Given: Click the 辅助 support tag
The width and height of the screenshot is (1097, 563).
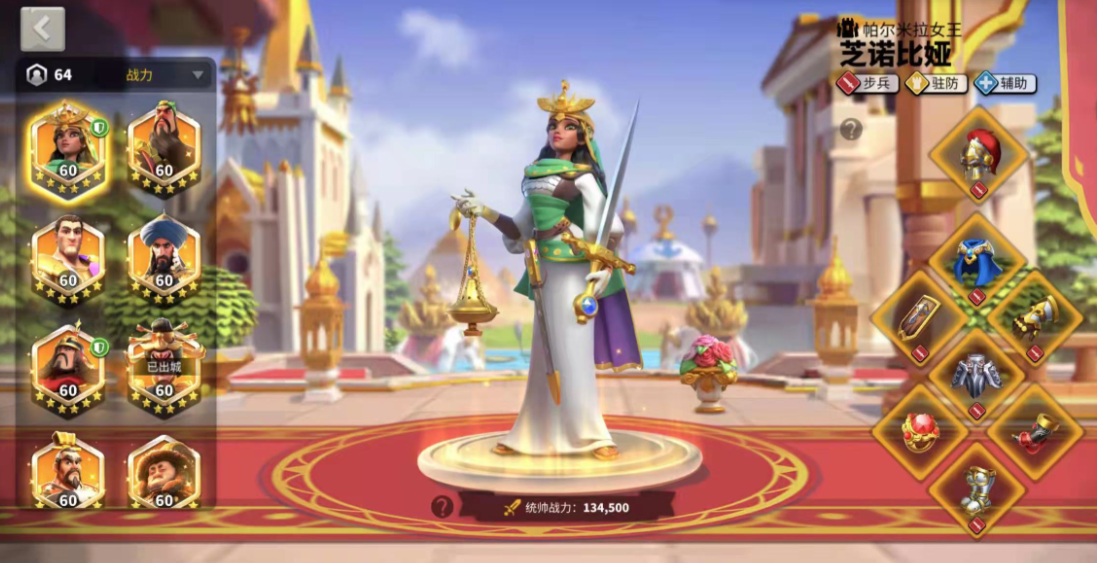Looking at the screenshot, I should click(1006, 83).
